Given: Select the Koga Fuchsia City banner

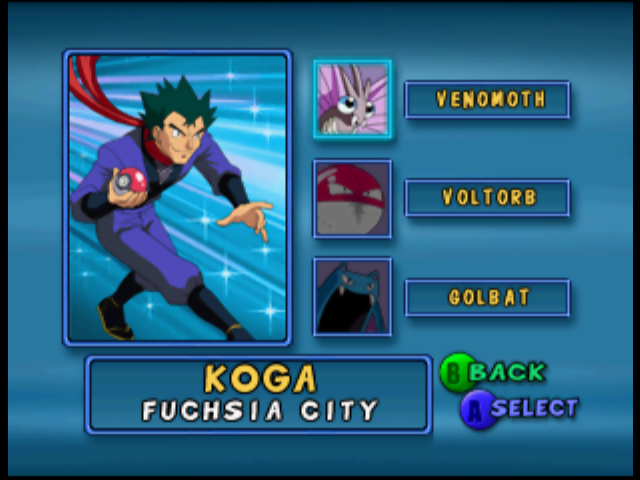Looking at the screenshot, I should pyautogui.click(x=259, y=394).
